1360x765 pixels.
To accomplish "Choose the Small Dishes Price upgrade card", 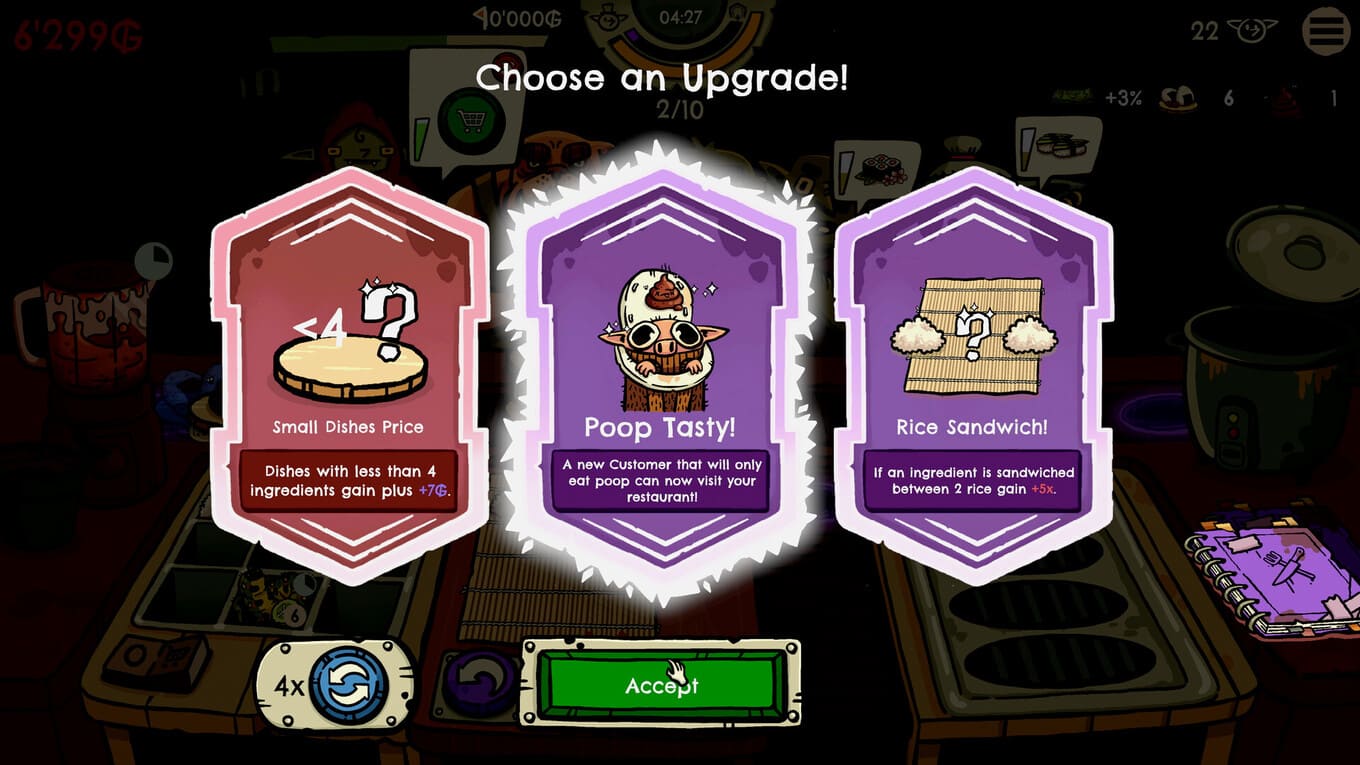I will [349, 375].
